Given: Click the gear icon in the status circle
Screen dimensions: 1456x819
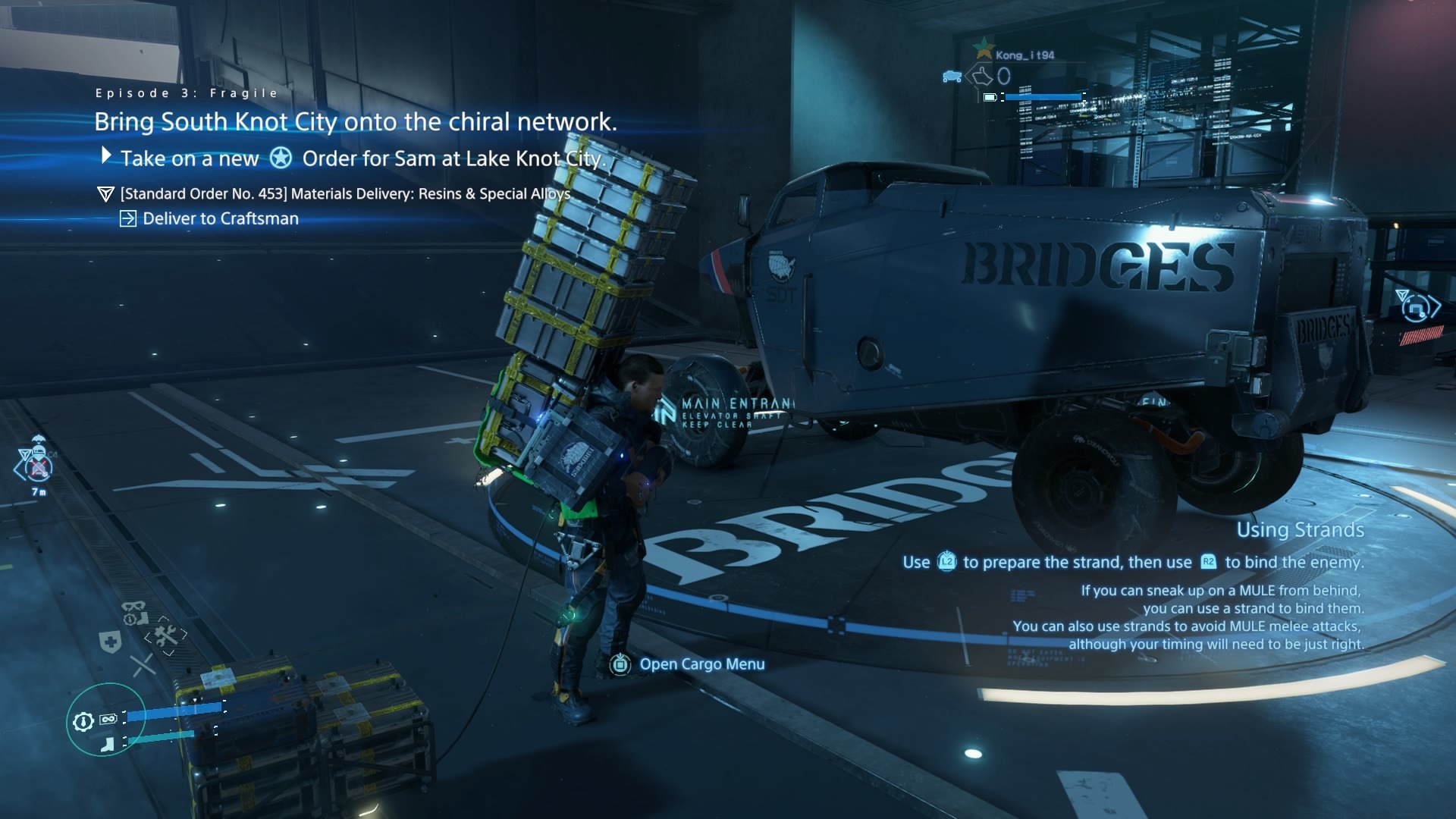Looking at the screenshot, I should tap(83, 722).
